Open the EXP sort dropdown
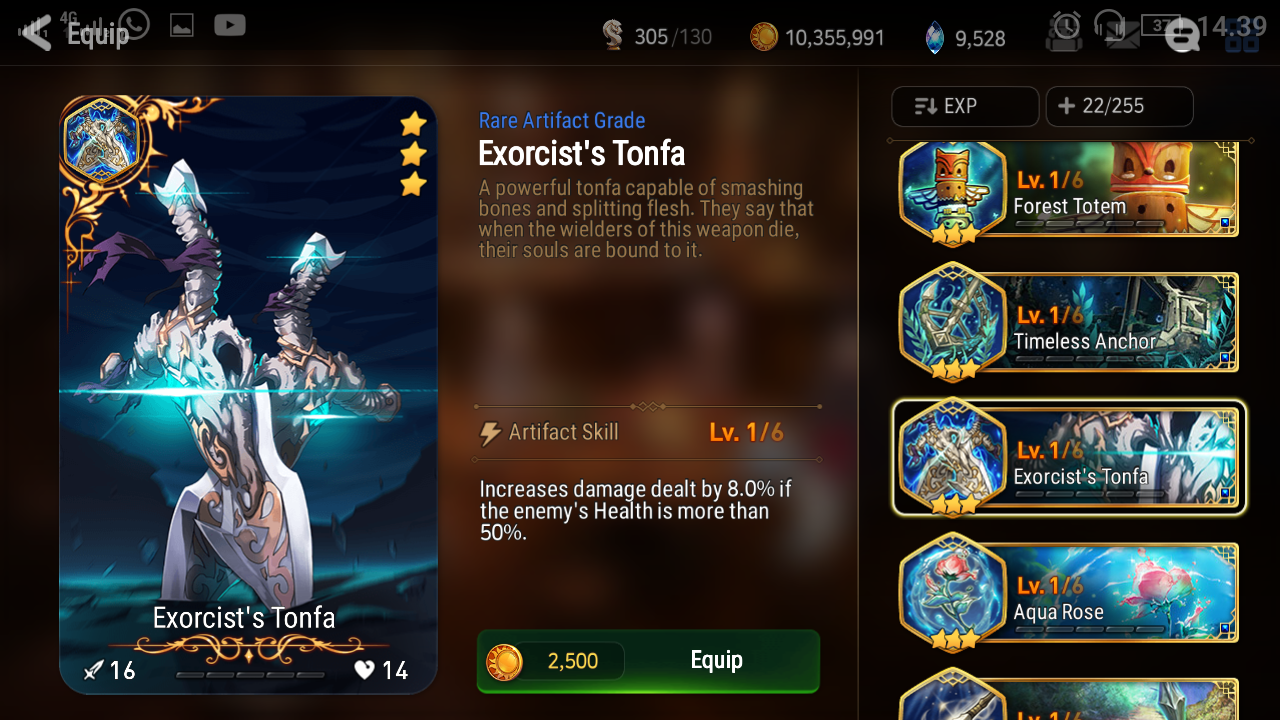Screen dimensions: 1280x720 click(x=965, y=106)
